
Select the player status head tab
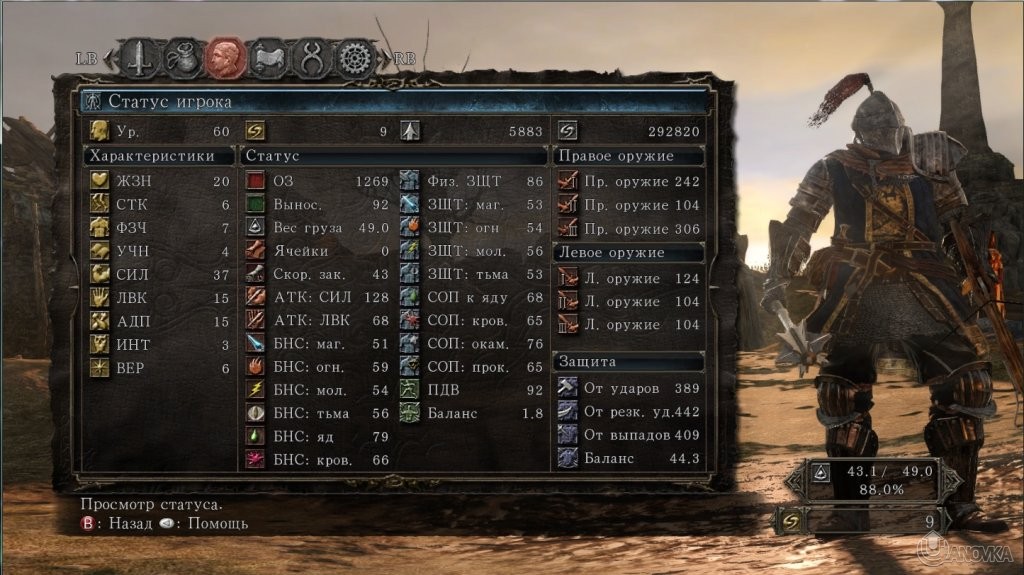(226, 57)
